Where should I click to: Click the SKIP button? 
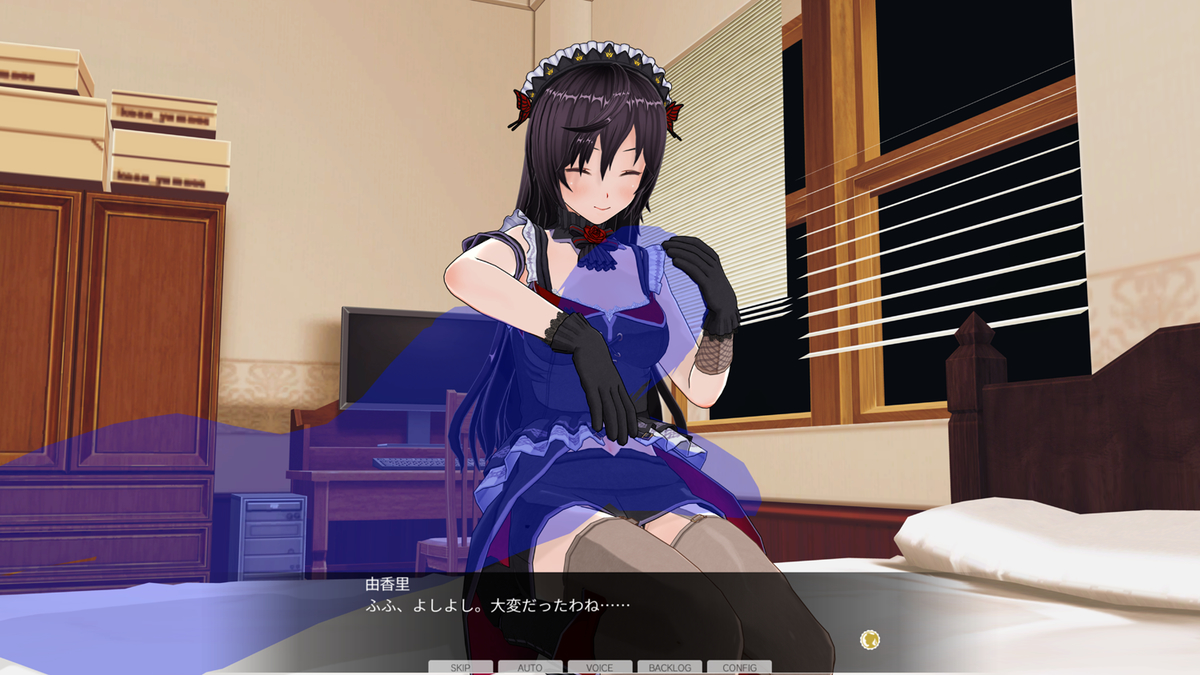coord(460,667)
